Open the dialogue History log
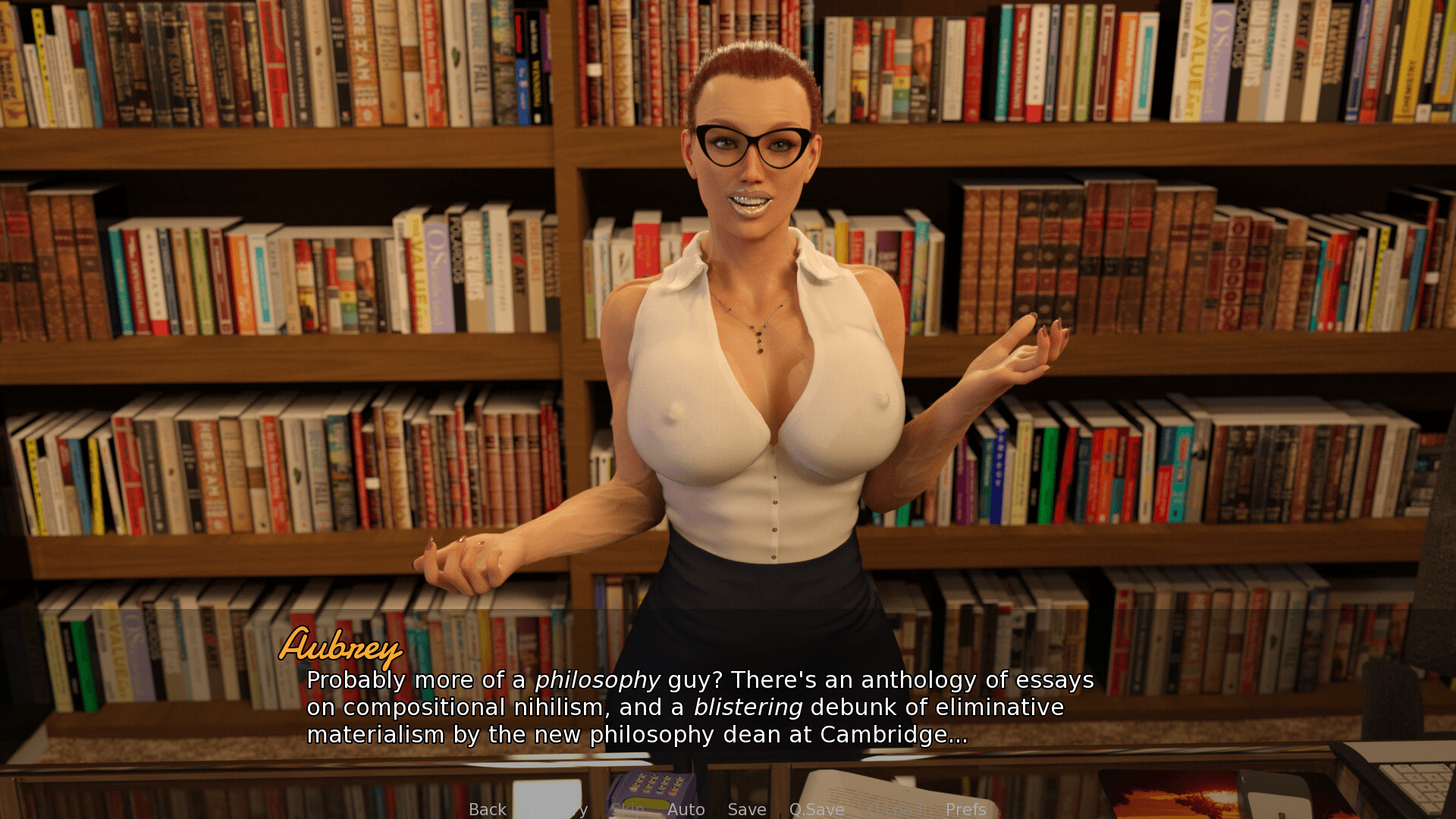Image resolution: width=1456 pixels, height=819 pixels. (x=559, y=809)
